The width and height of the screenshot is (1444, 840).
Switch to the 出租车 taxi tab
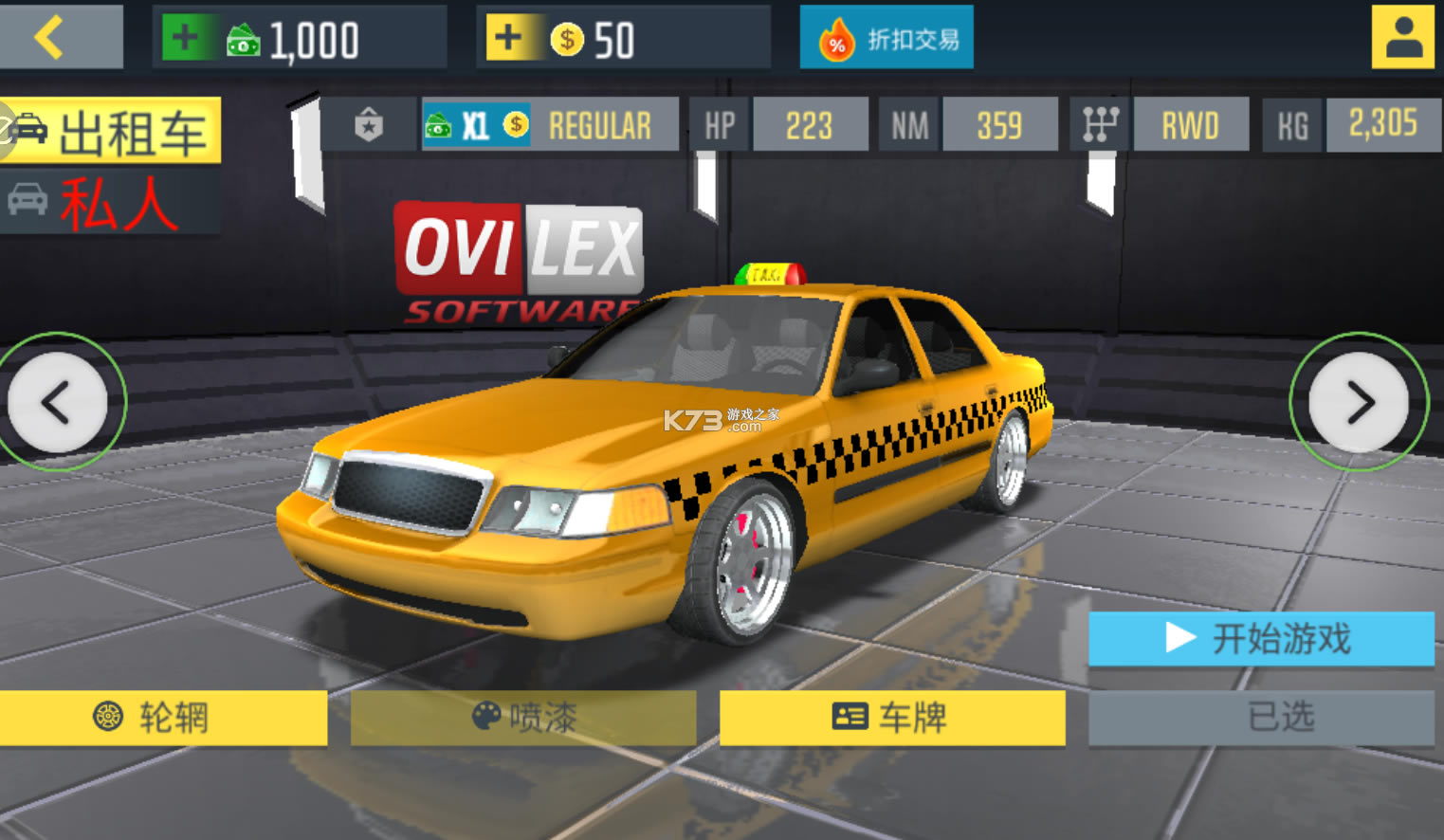point(112,131)
